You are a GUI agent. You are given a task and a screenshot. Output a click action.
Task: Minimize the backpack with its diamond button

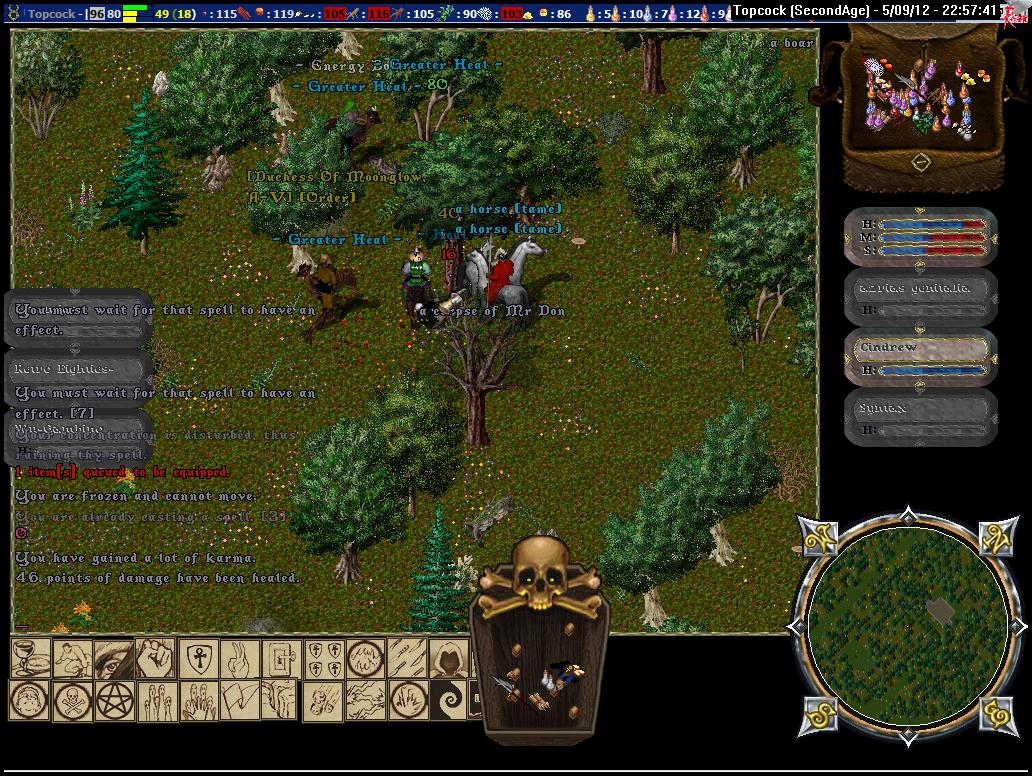point(921,161)
